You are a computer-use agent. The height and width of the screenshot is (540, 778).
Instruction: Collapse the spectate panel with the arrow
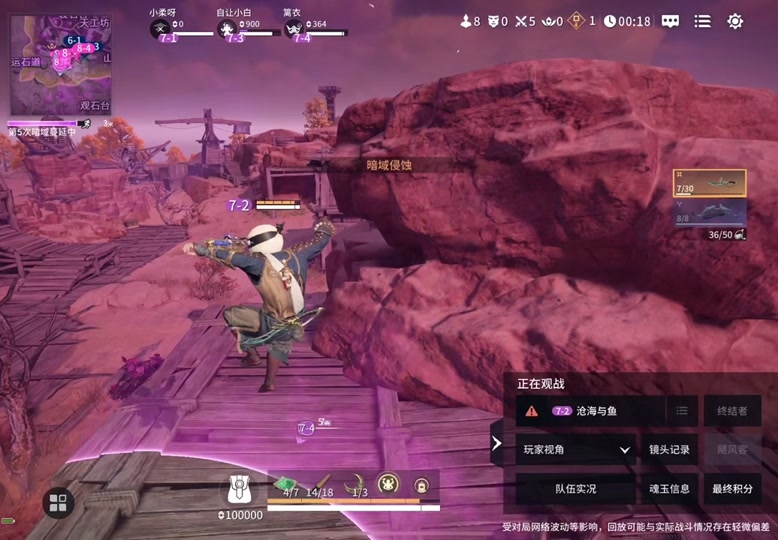tap(497, 443)
